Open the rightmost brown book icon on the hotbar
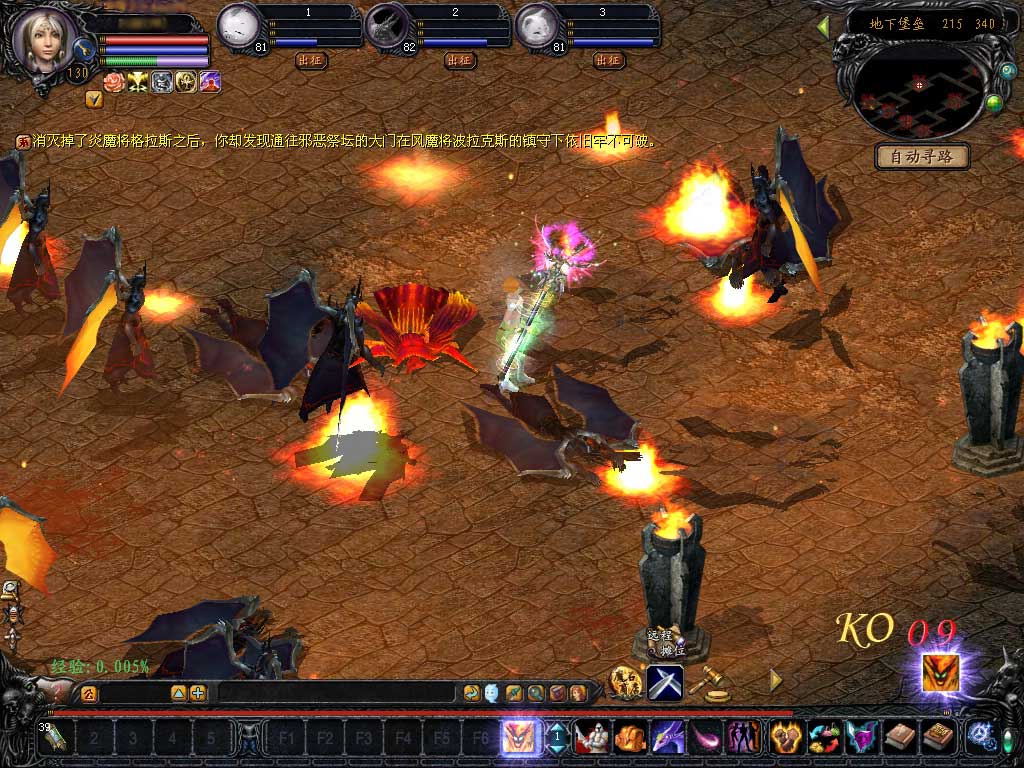The image size is (1024, 768). [937, 738]
